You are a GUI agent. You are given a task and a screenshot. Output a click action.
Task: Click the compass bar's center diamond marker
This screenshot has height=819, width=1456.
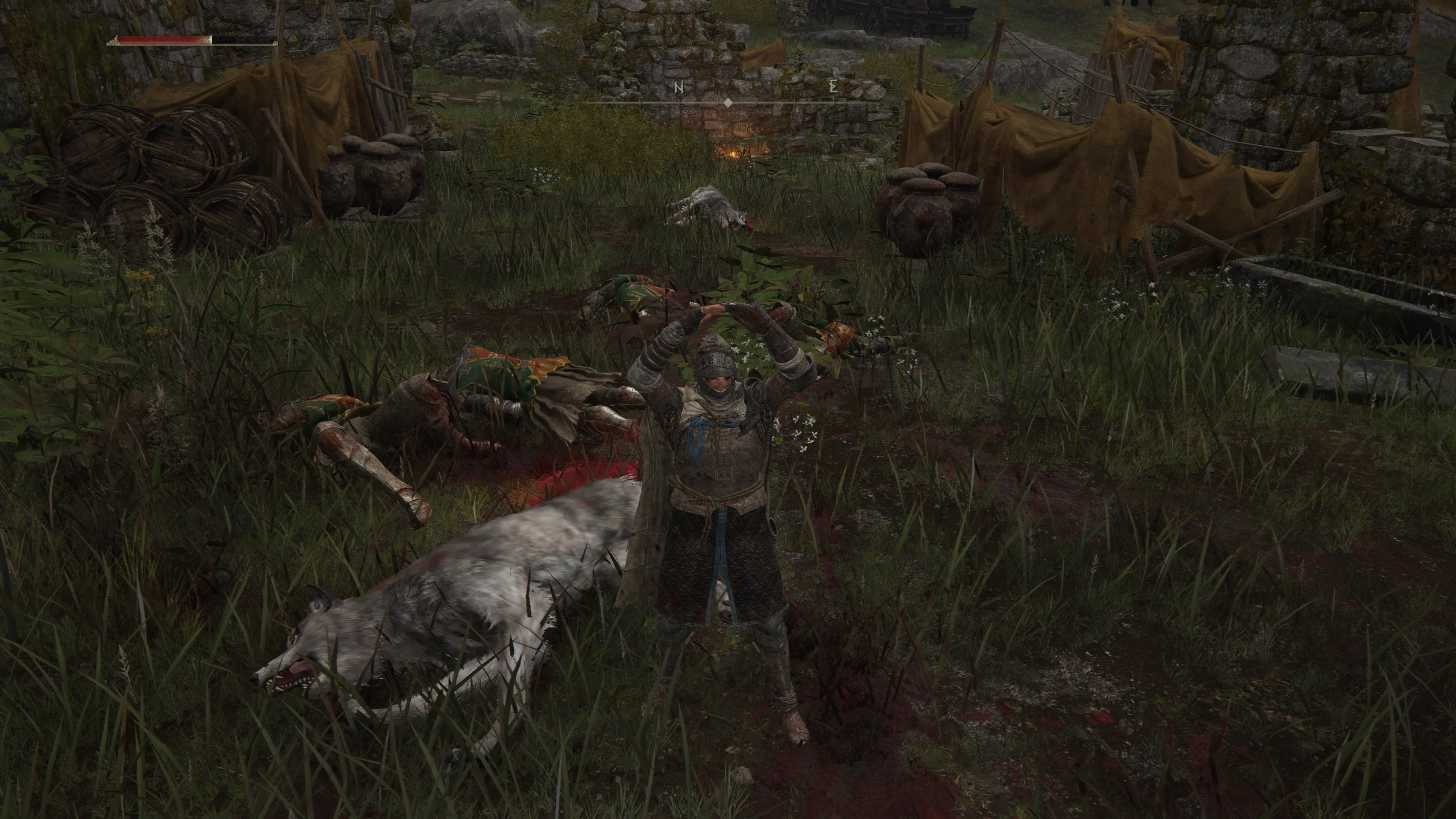[728, 102]
